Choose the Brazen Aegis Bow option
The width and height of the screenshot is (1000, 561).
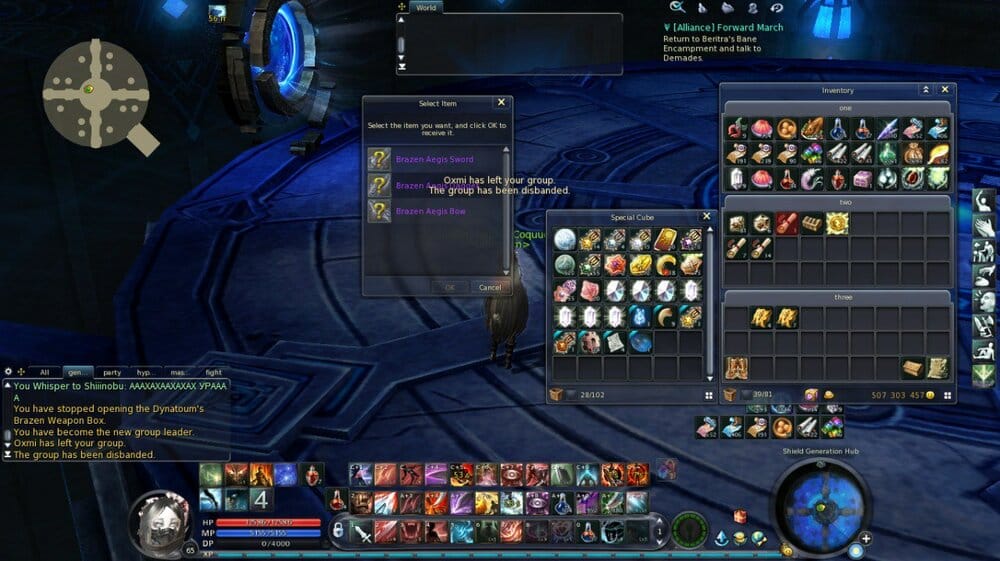coord(430,212)
